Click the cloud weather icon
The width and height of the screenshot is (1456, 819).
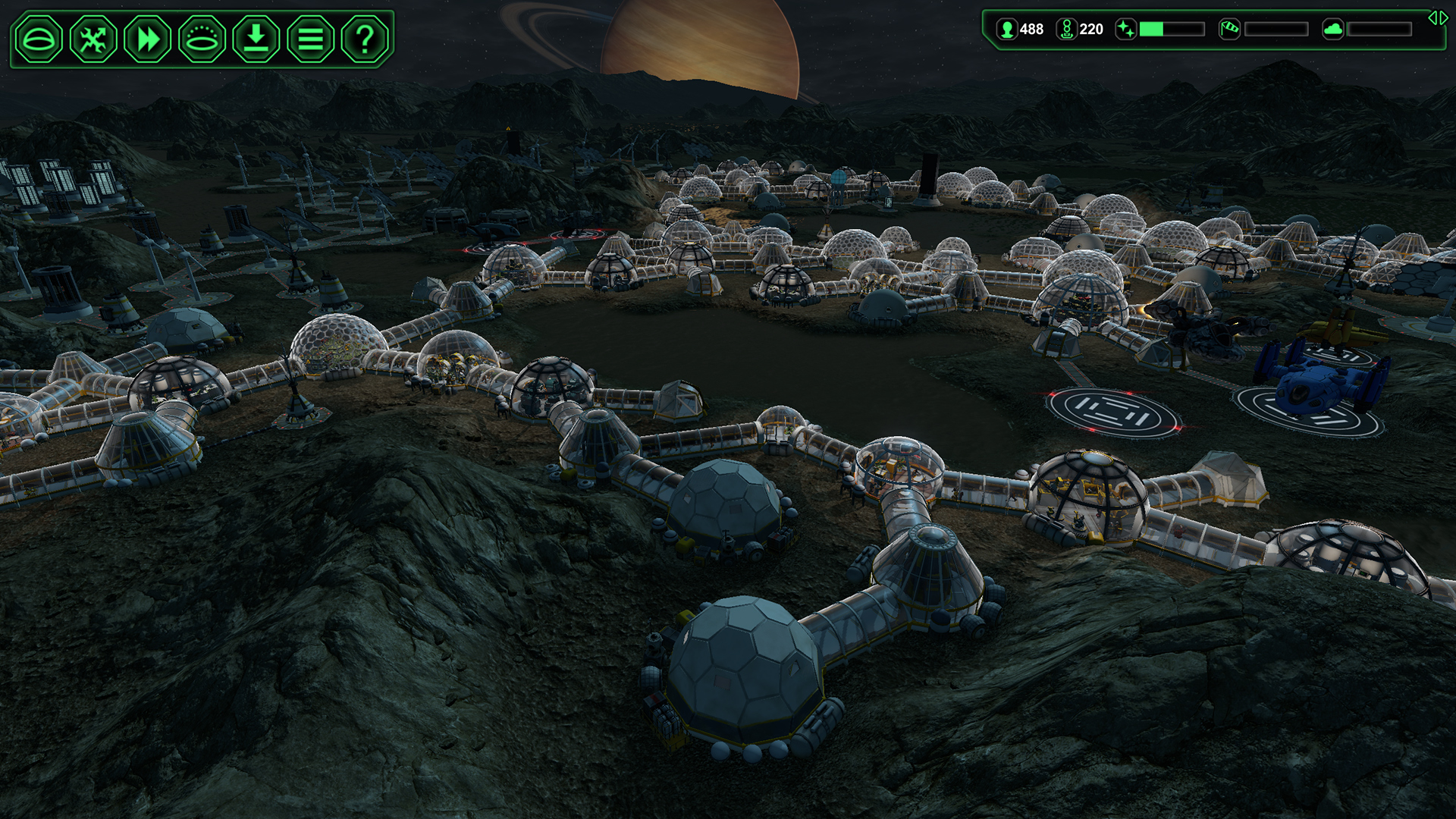pyautogui.click(x=1333, y=29)
